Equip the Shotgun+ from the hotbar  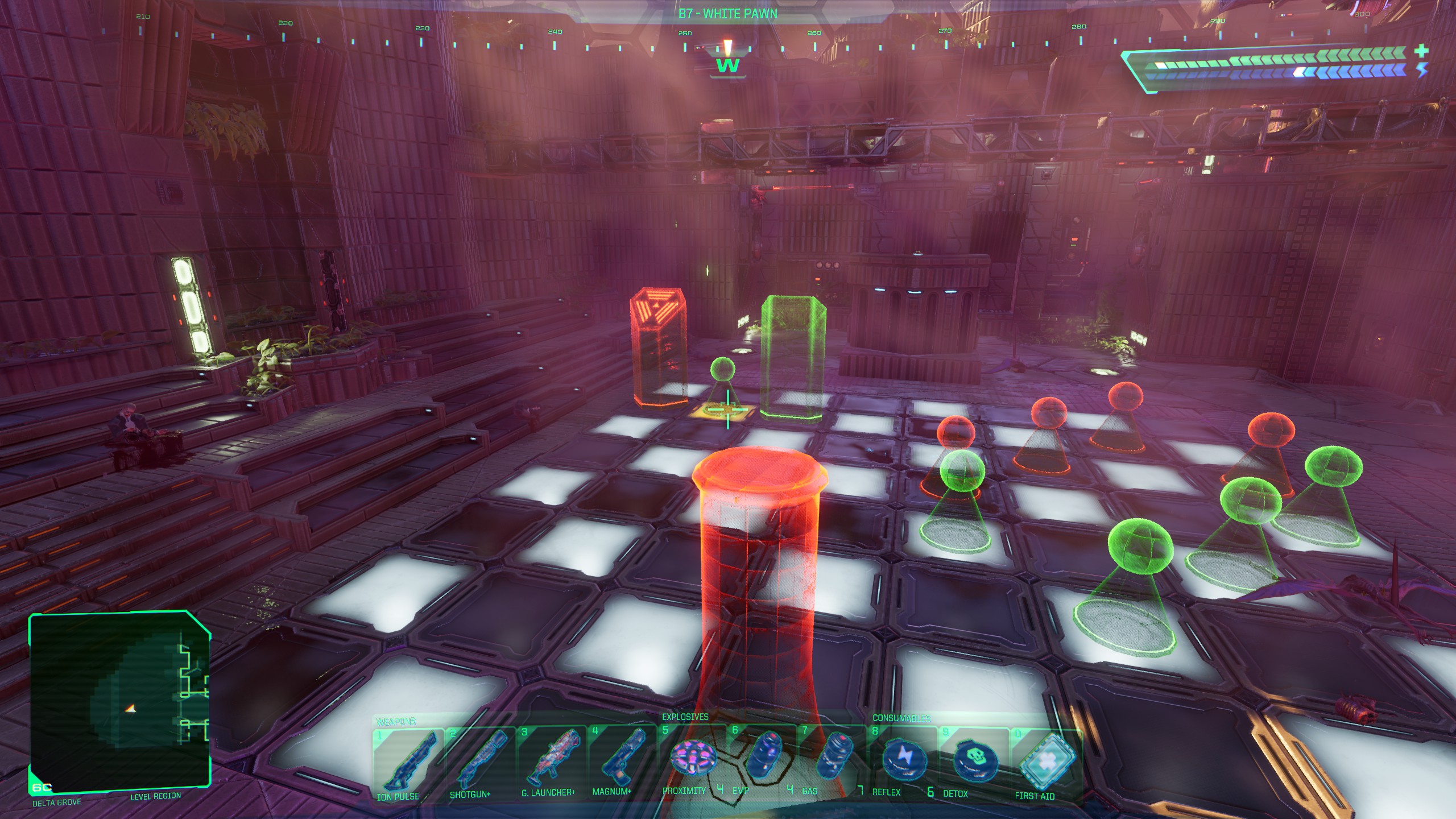(x=479, y=759)
